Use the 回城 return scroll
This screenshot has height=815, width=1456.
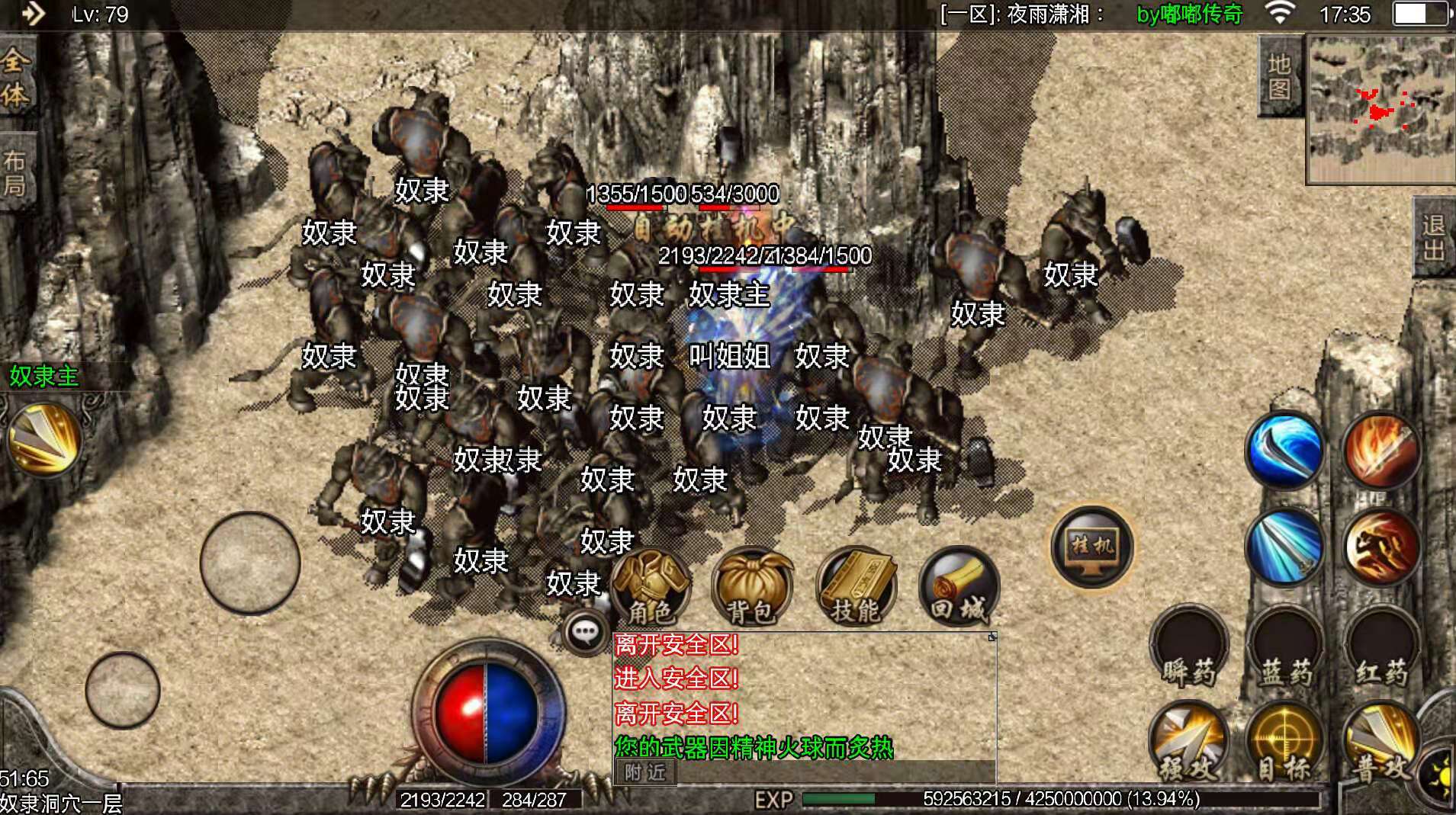[x=961, y=589]
